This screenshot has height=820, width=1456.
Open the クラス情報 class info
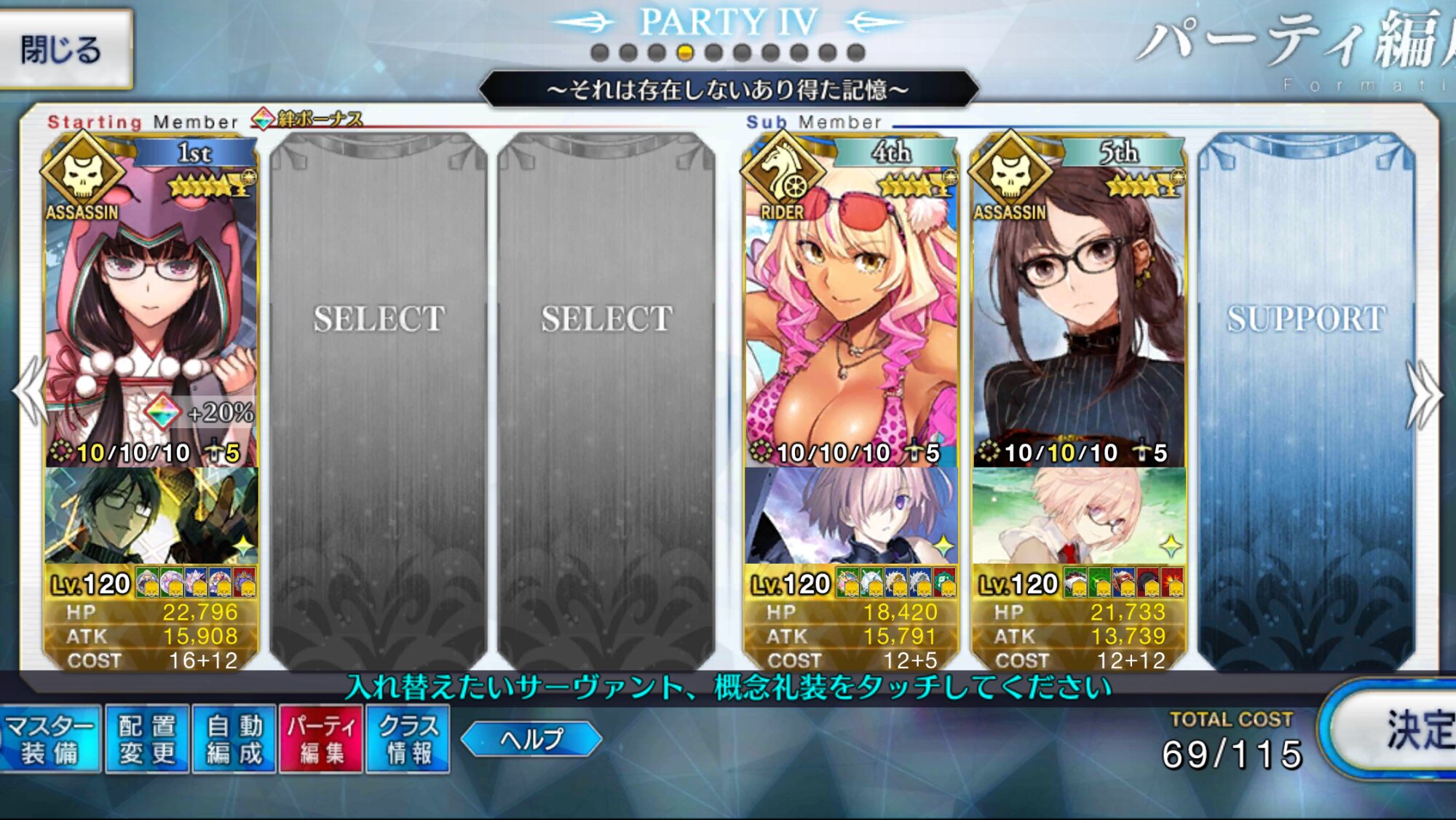click(408, 738)
